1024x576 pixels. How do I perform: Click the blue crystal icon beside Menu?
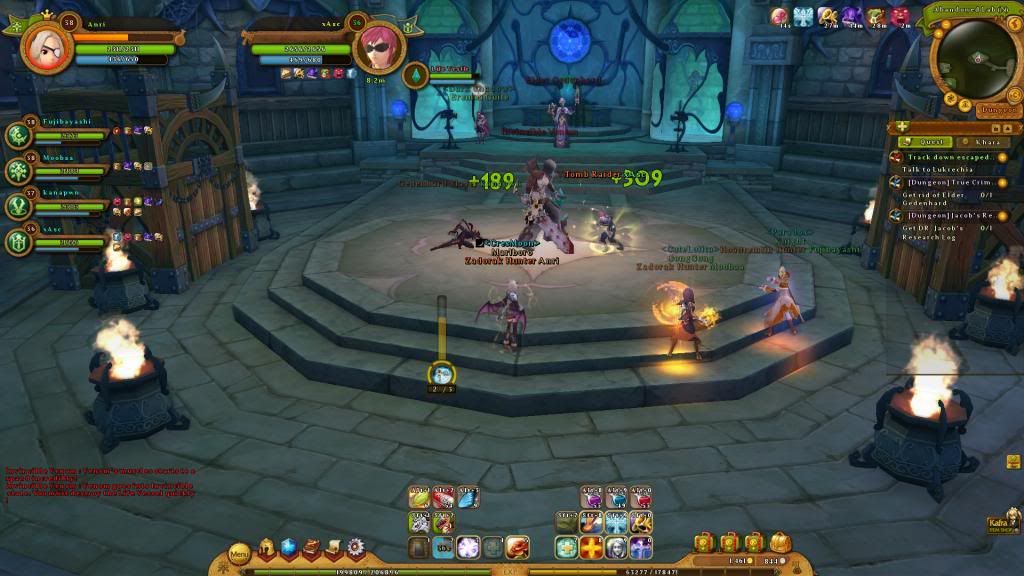click(x=288, y=547)
